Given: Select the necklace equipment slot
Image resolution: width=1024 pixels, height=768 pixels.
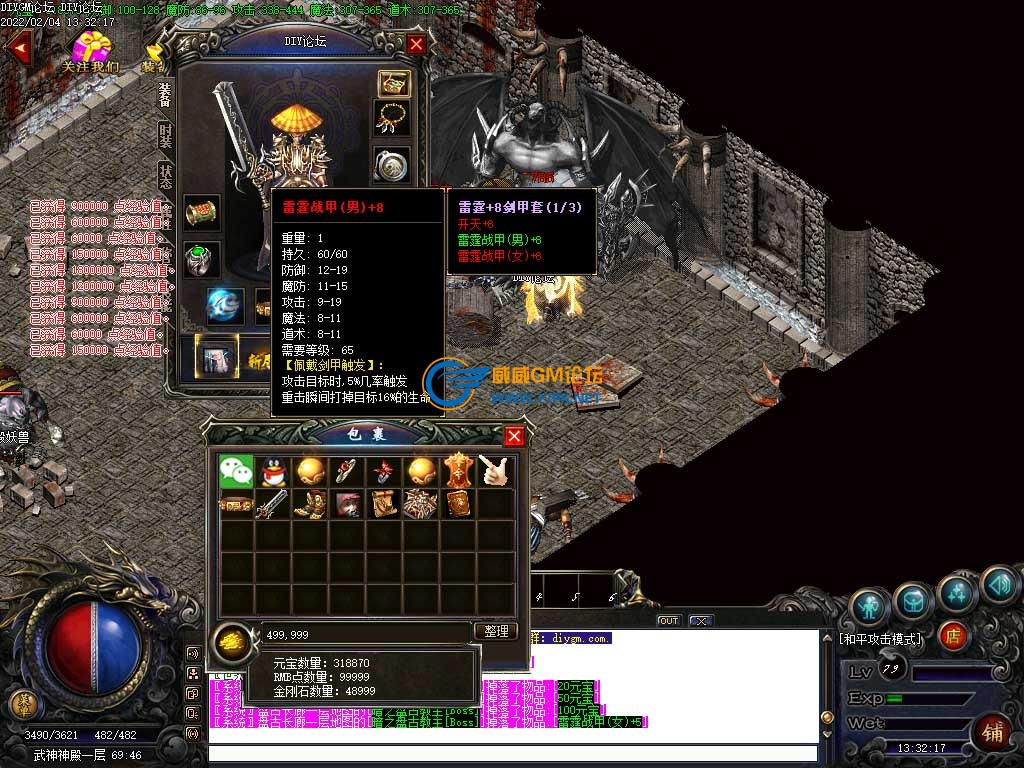Looking at the screenshot, I should pyautogui.click(x=392, y=117).
